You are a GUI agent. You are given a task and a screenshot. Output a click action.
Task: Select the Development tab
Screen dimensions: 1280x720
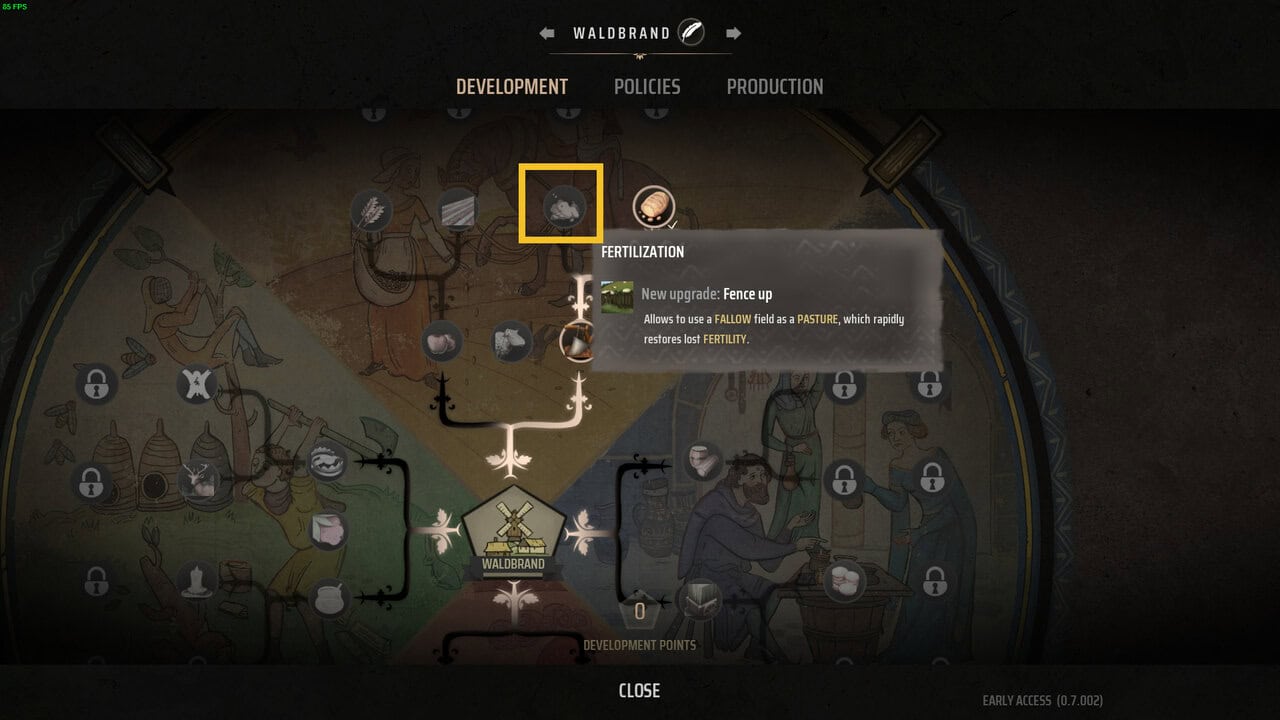pos(512,87)
